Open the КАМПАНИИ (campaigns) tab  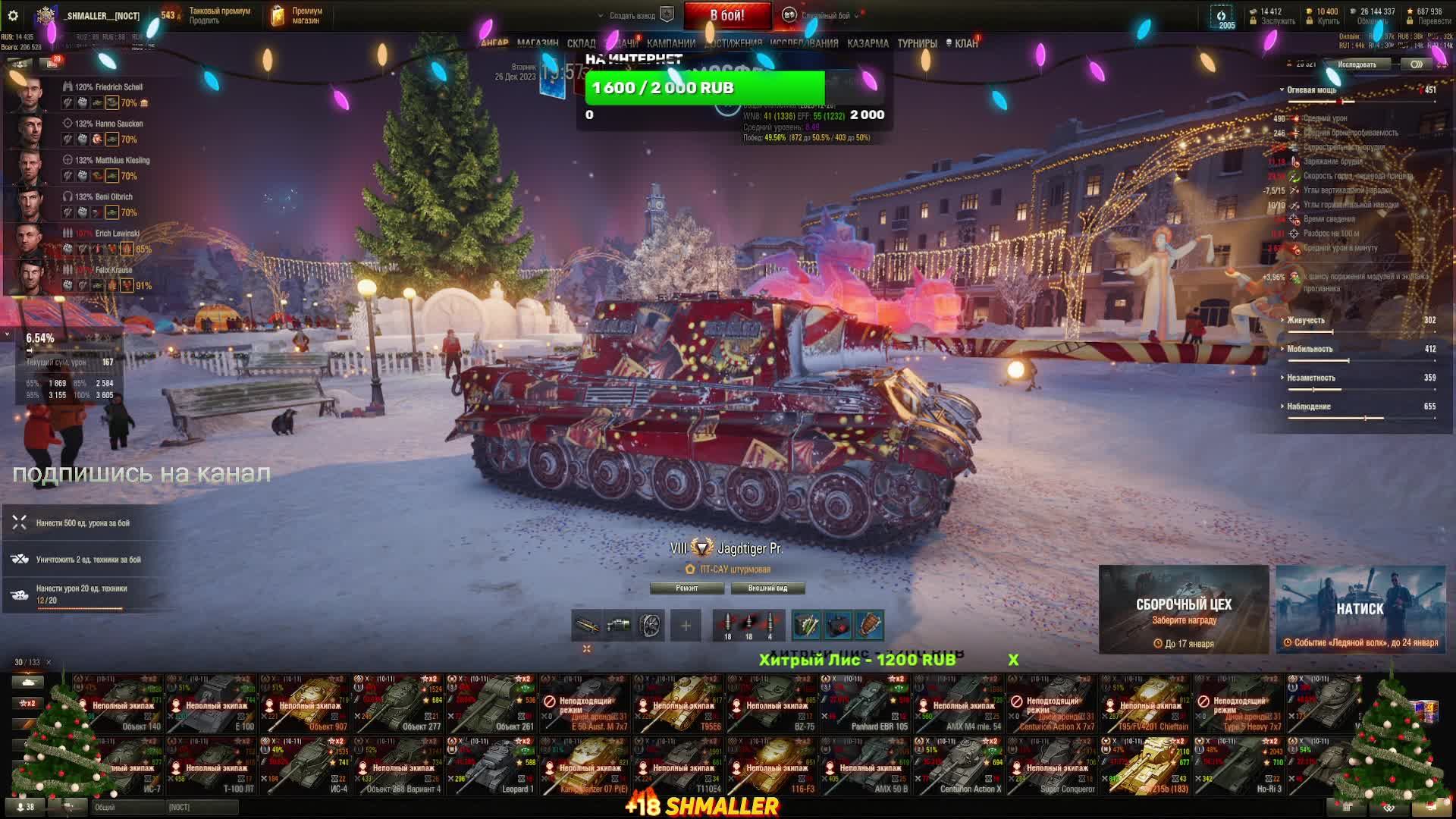[x=670, y=43]
